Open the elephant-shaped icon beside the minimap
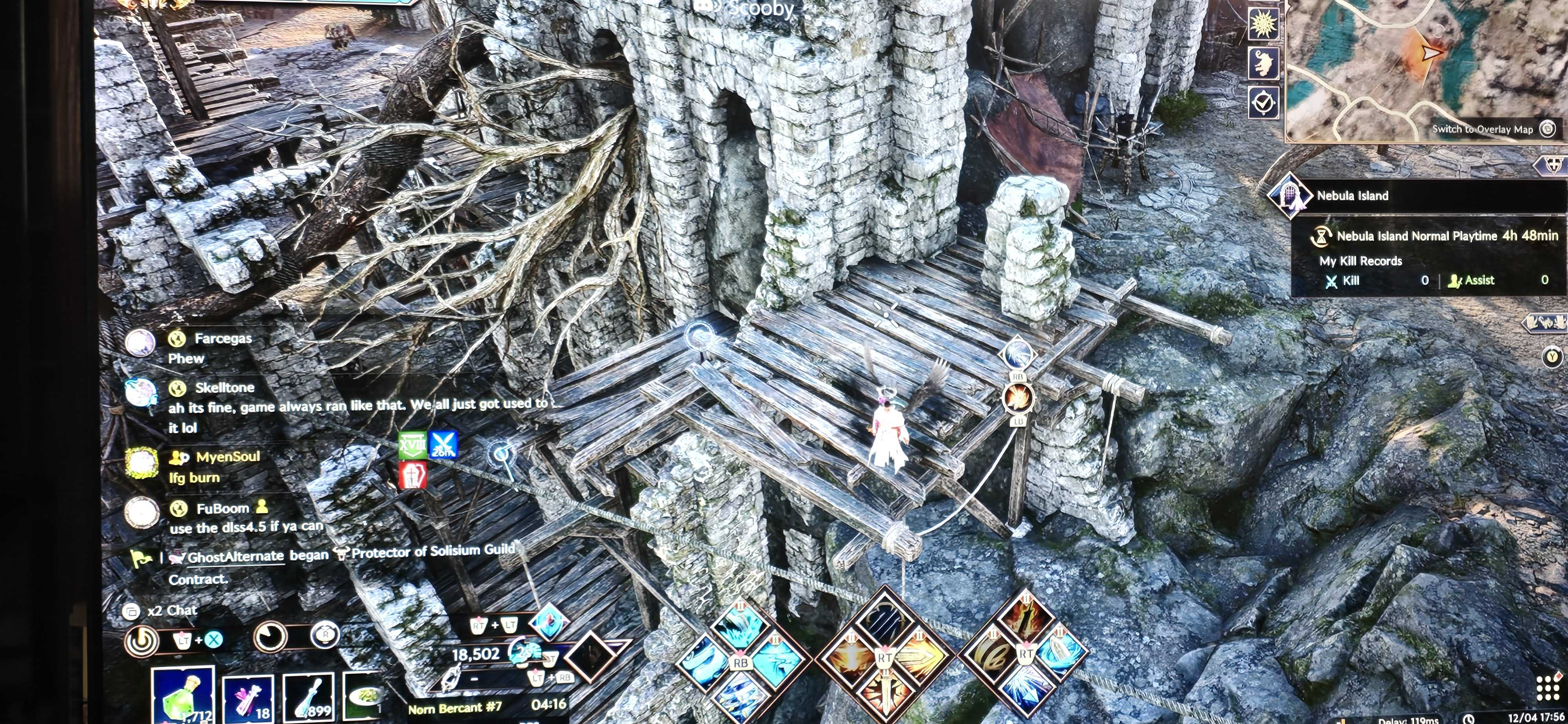This screenshot has height=724, width=1568. pyautogui.click(x=1262, y=63)
